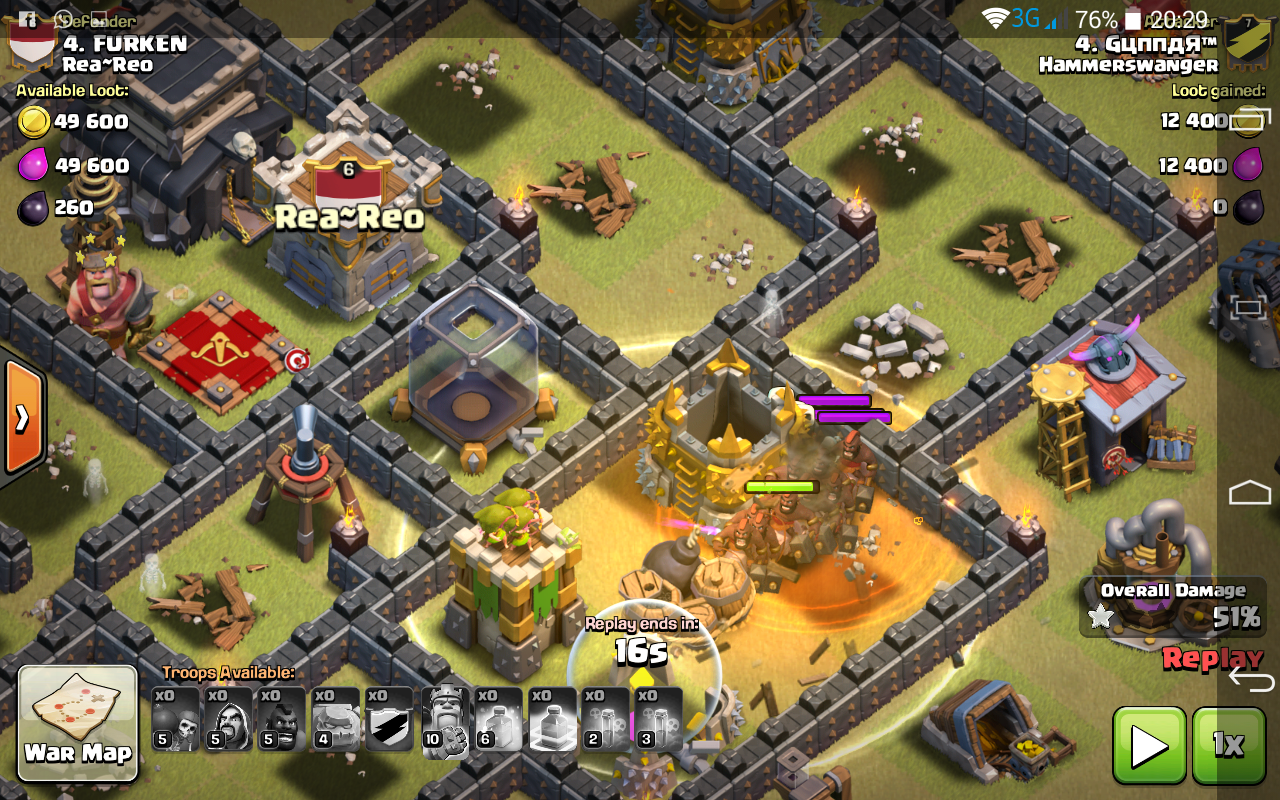
Task: Select the Clan Castle shield slot
Action: (x=389, y=719)
